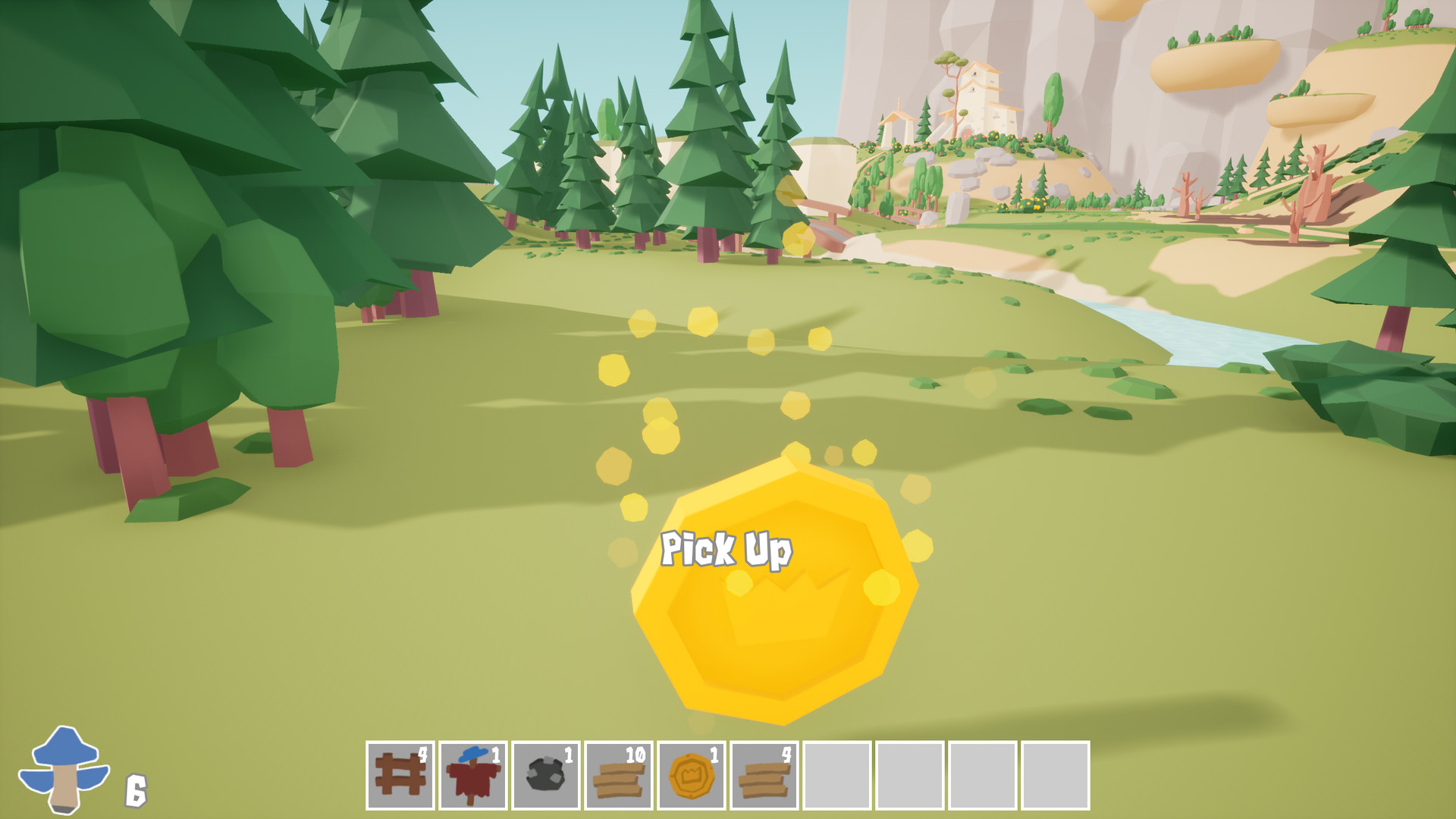
Task: Click the quantity badge on the fence slot
Action: (423, 755)
